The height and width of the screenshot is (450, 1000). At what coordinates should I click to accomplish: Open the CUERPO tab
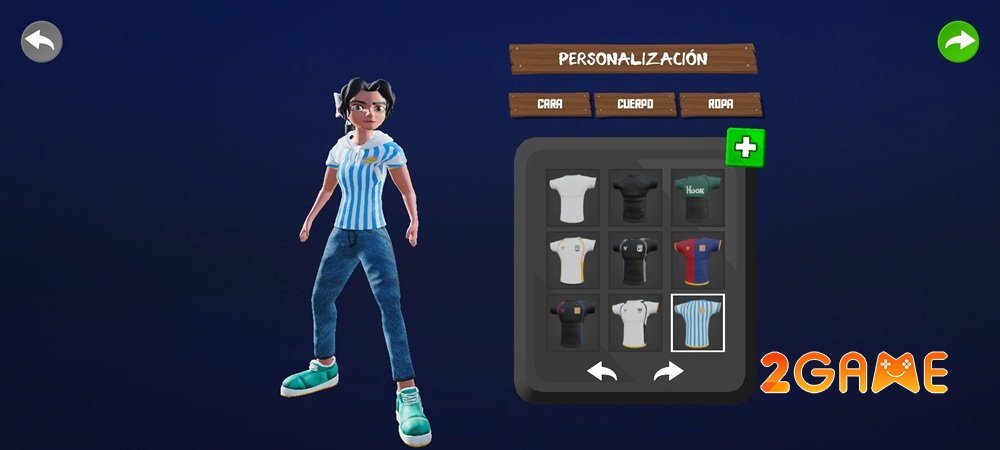pos(634,104)
